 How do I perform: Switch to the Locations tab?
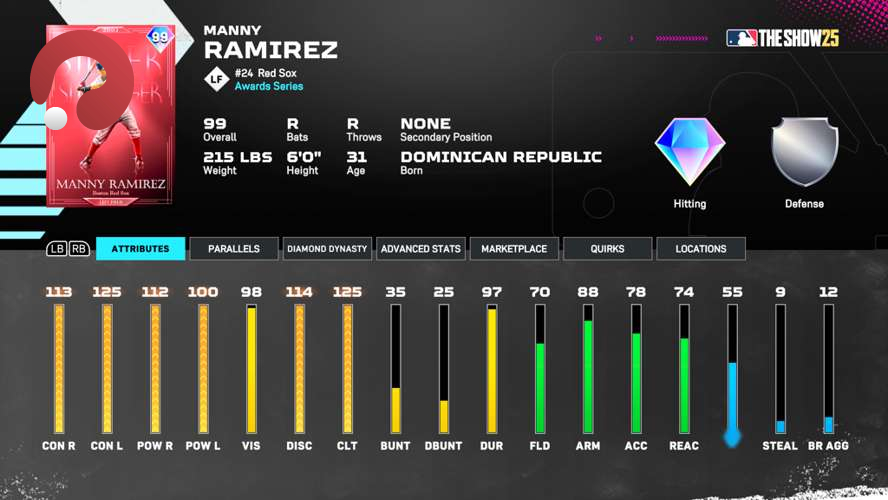coord(700,249)
